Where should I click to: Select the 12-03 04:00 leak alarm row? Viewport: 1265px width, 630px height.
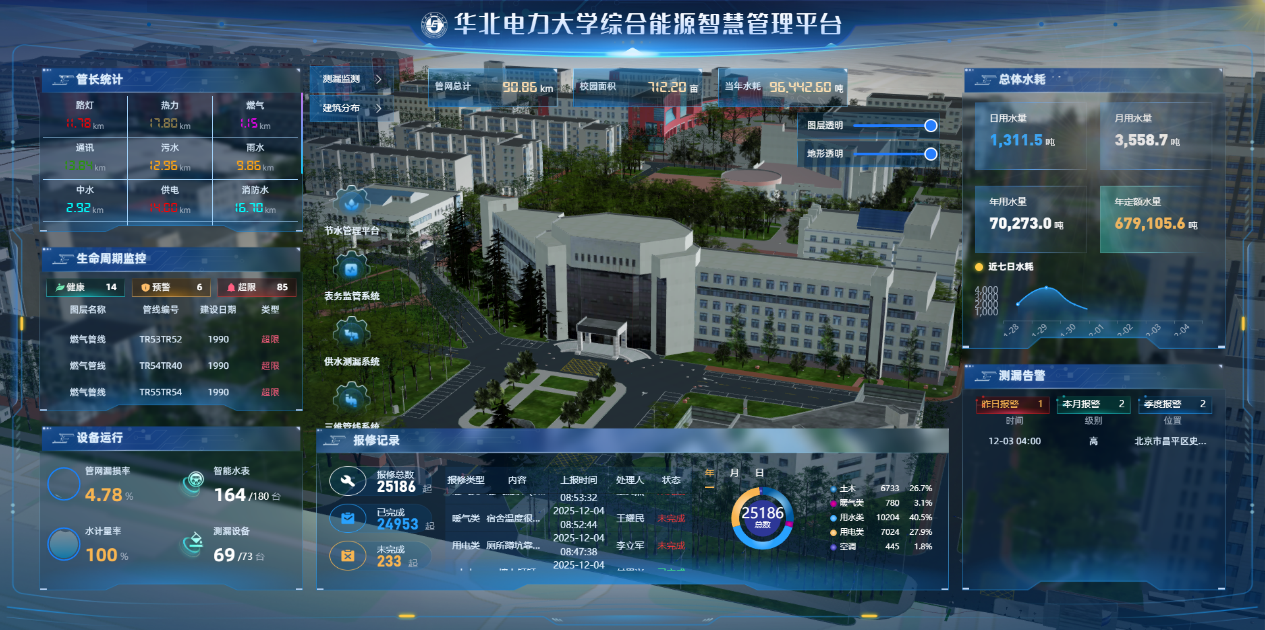[x=1095, y=441]
